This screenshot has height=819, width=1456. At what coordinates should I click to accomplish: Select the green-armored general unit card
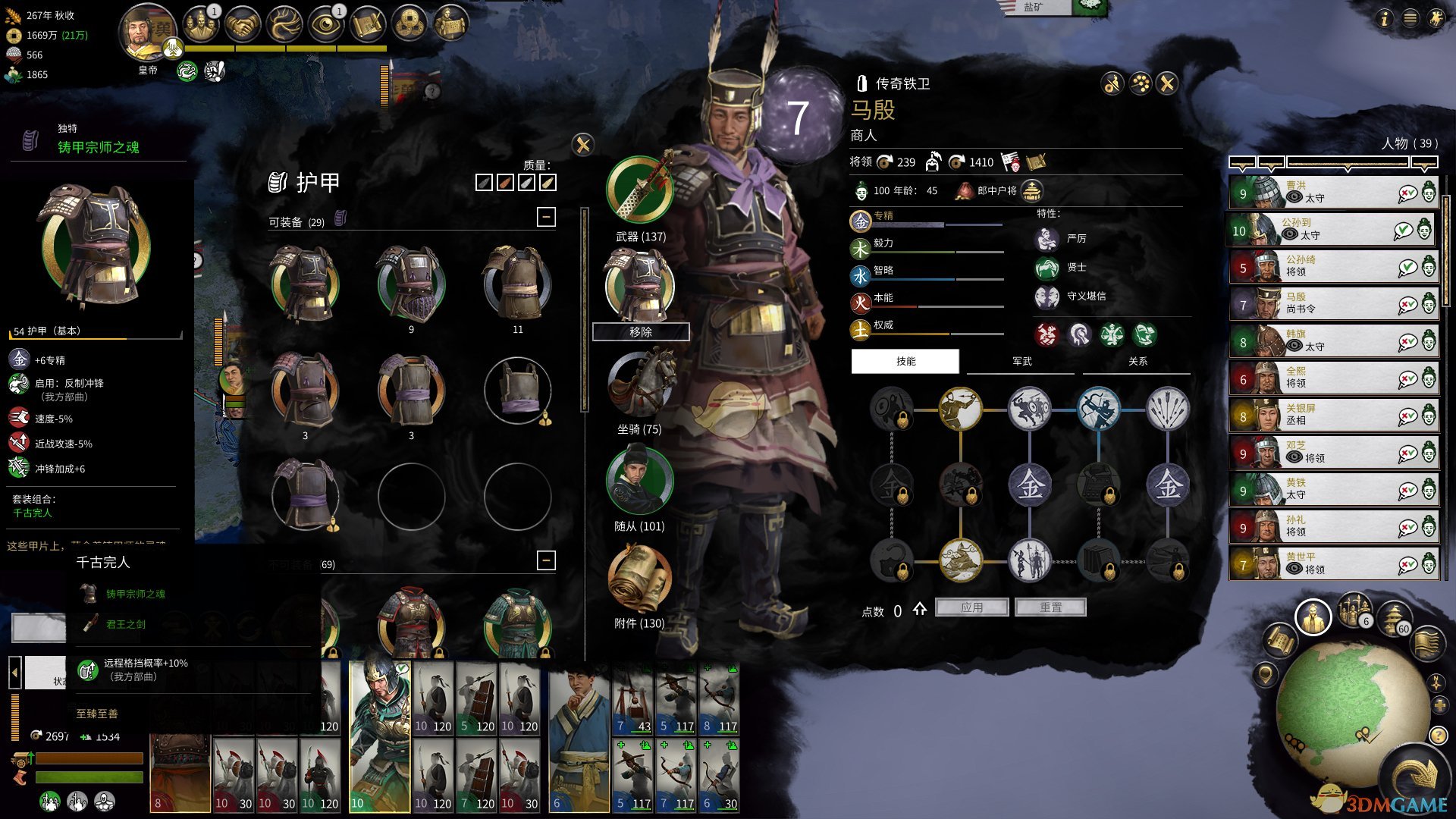coord(378,736)
